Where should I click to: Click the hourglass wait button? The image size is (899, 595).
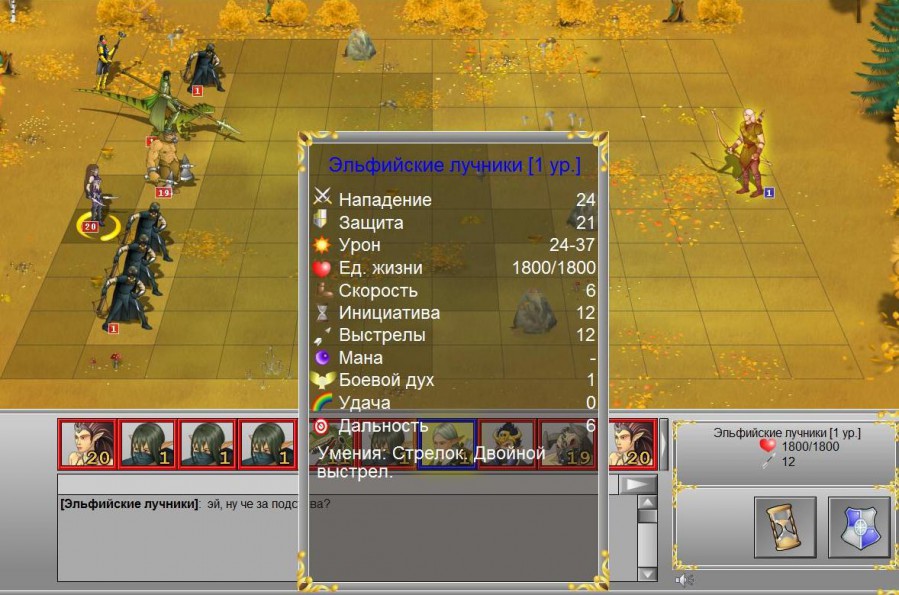785,527
